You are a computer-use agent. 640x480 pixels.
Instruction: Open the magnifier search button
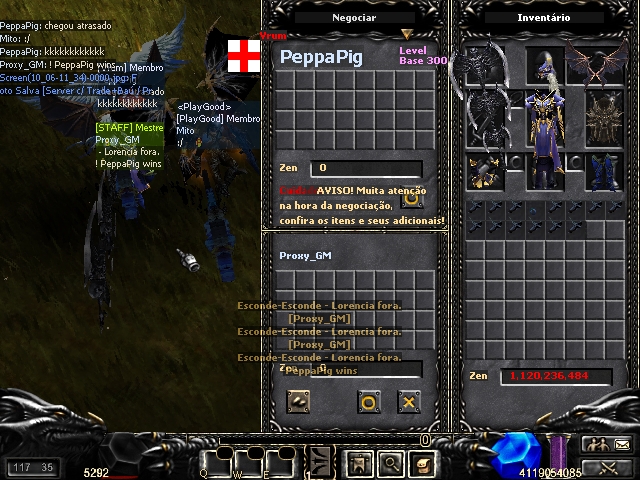point(390,464)
